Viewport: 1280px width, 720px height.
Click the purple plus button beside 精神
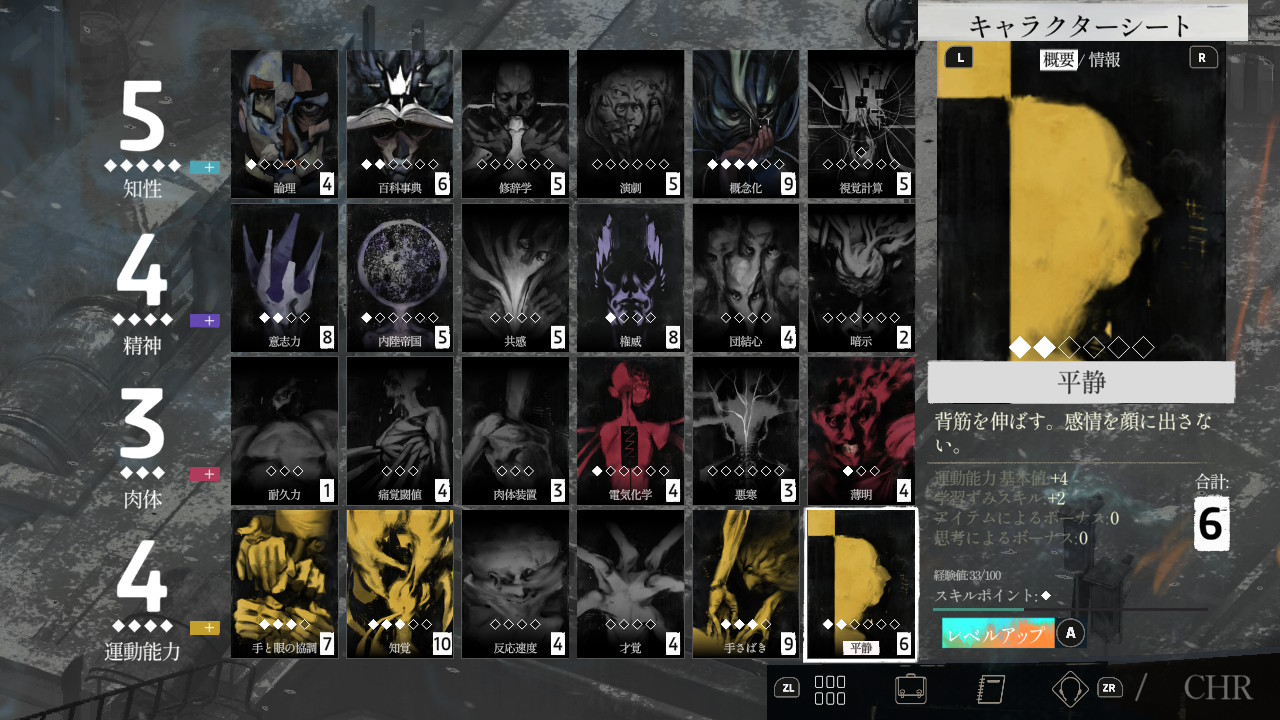[x=205, y=321]
